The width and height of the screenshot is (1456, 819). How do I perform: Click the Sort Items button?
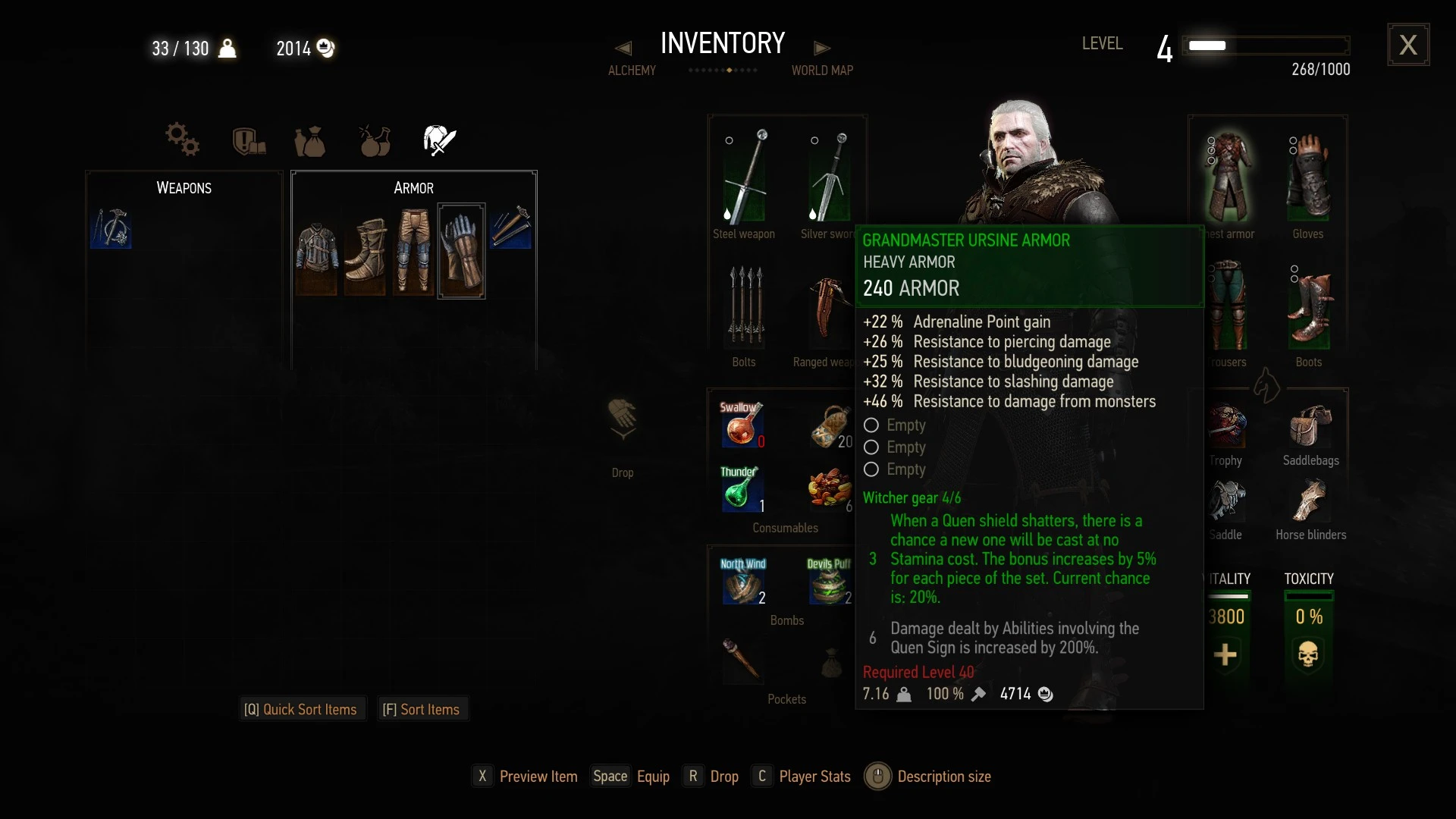[421, 709]
